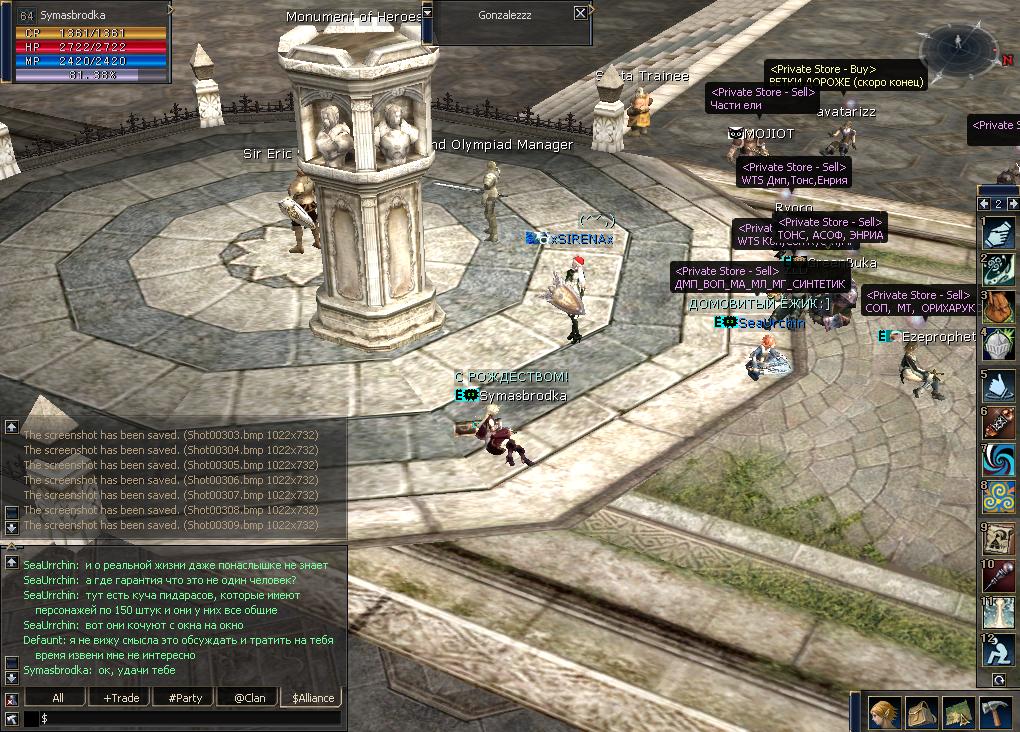Open the +Trade chat tab
1020x732 pixels.
(x=121, y=697)
